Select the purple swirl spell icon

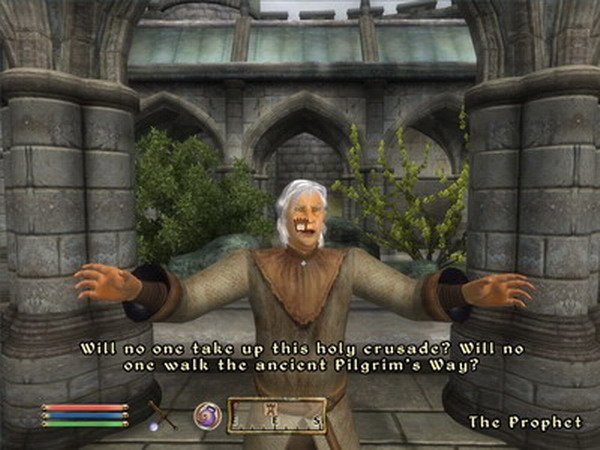click(x=207, y=414)
